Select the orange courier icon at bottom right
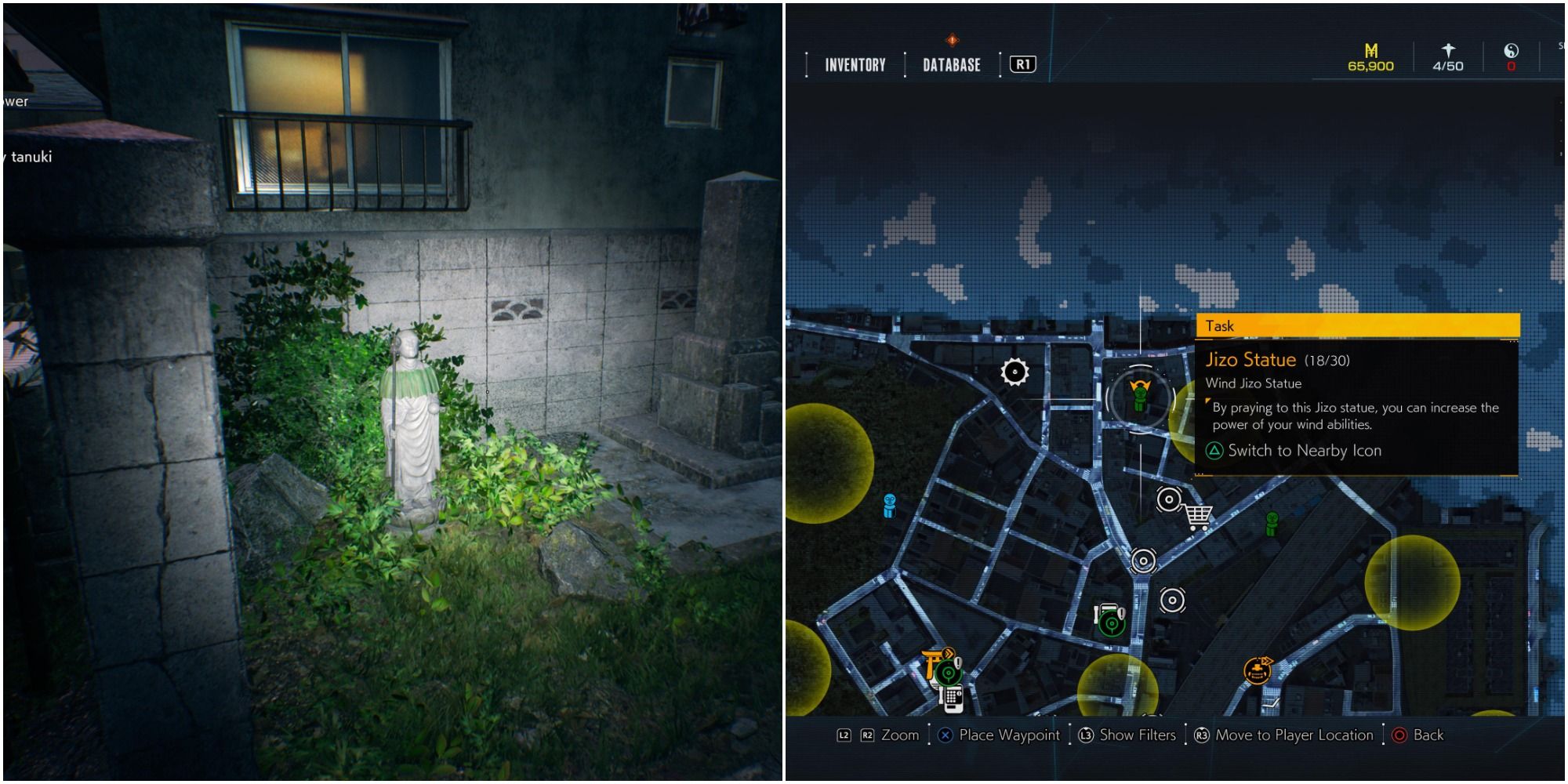 point(1257,671)
